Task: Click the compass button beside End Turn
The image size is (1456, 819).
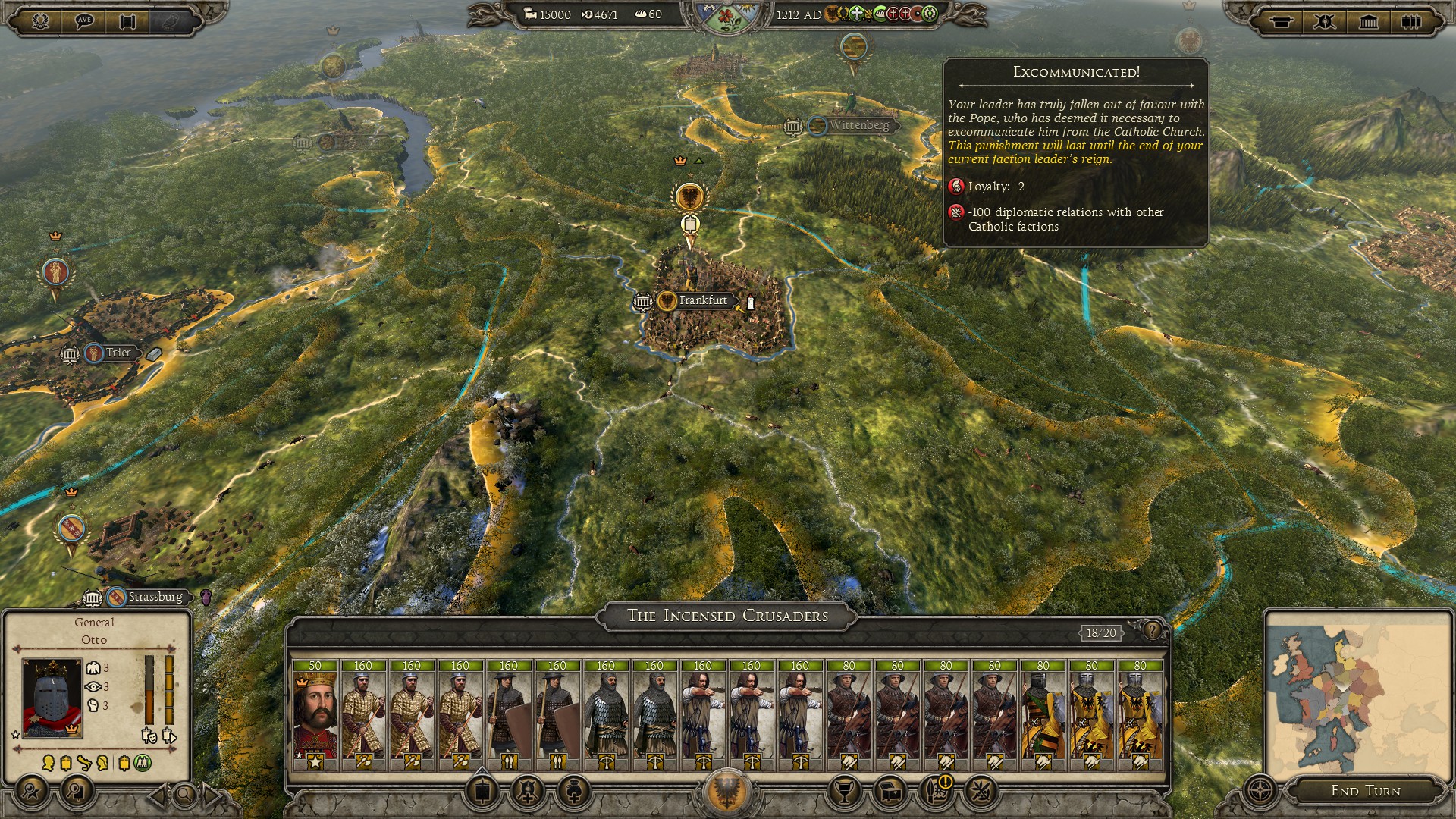Action: (x=1260, y=791)
